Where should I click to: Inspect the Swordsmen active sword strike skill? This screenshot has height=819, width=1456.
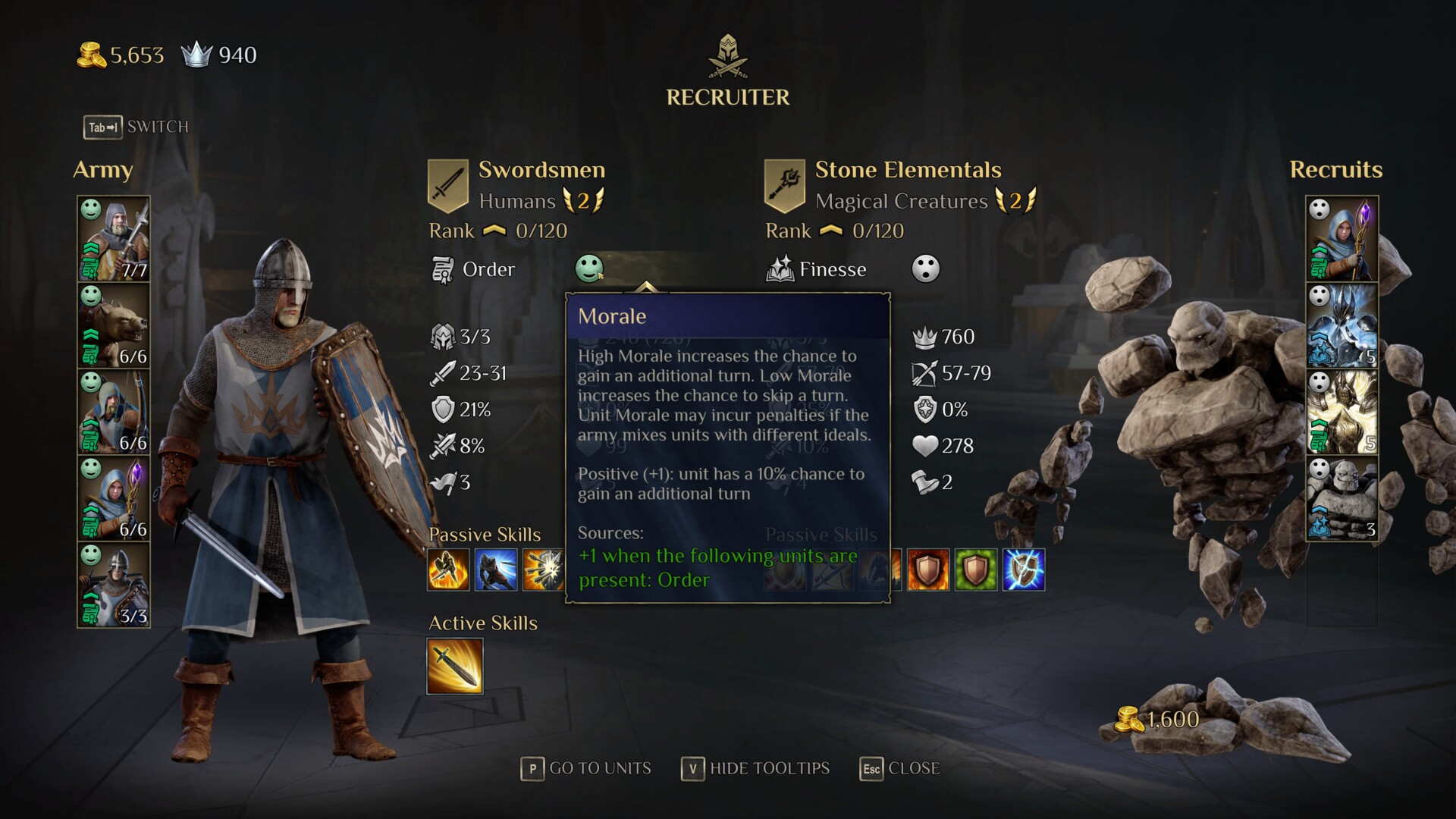pyautogui.click(x=454, y=667)
